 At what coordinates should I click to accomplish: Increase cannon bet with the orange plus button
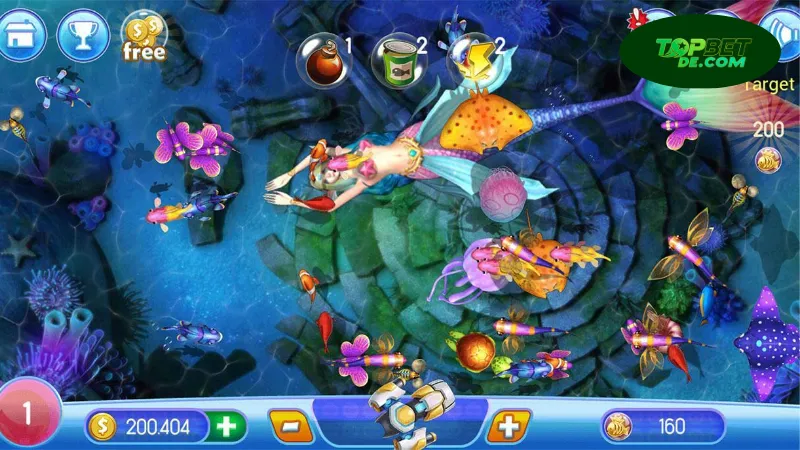(509, 426)
